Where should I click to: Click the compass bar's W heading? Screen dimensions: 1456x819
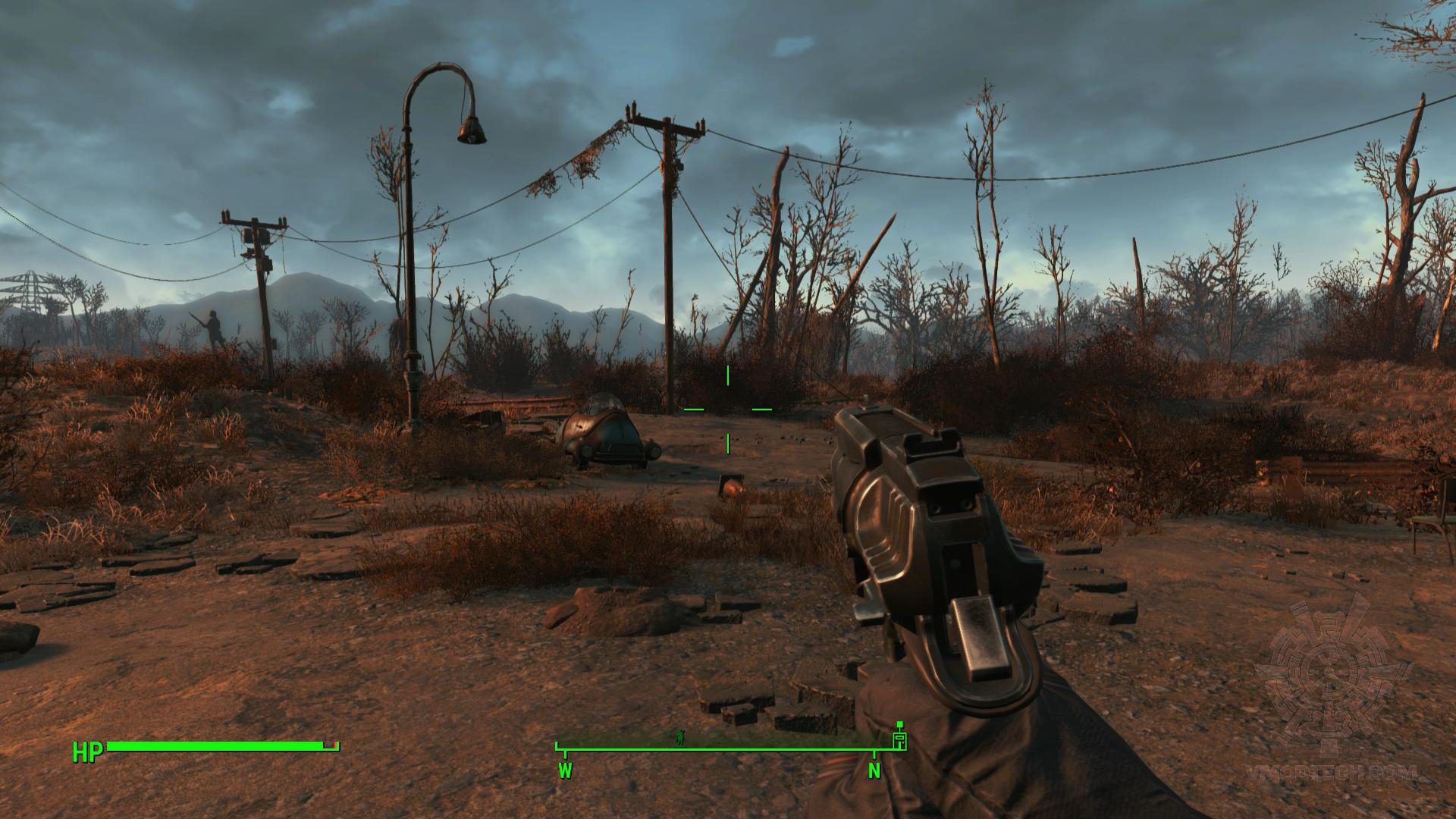pos(565,771)
